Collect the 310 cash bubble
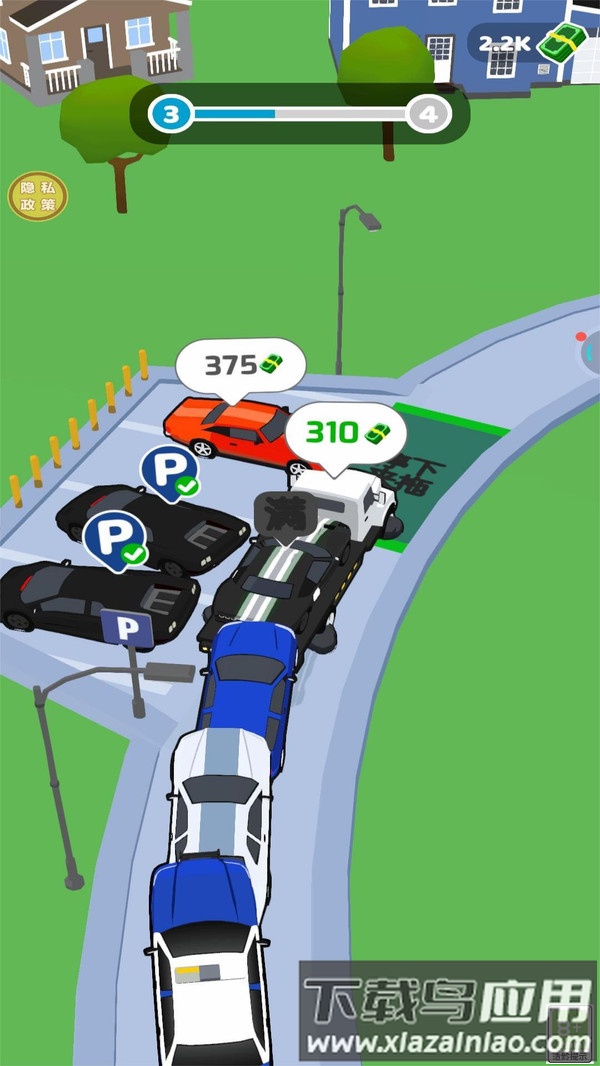600x1066 pixels. (346, 433)
